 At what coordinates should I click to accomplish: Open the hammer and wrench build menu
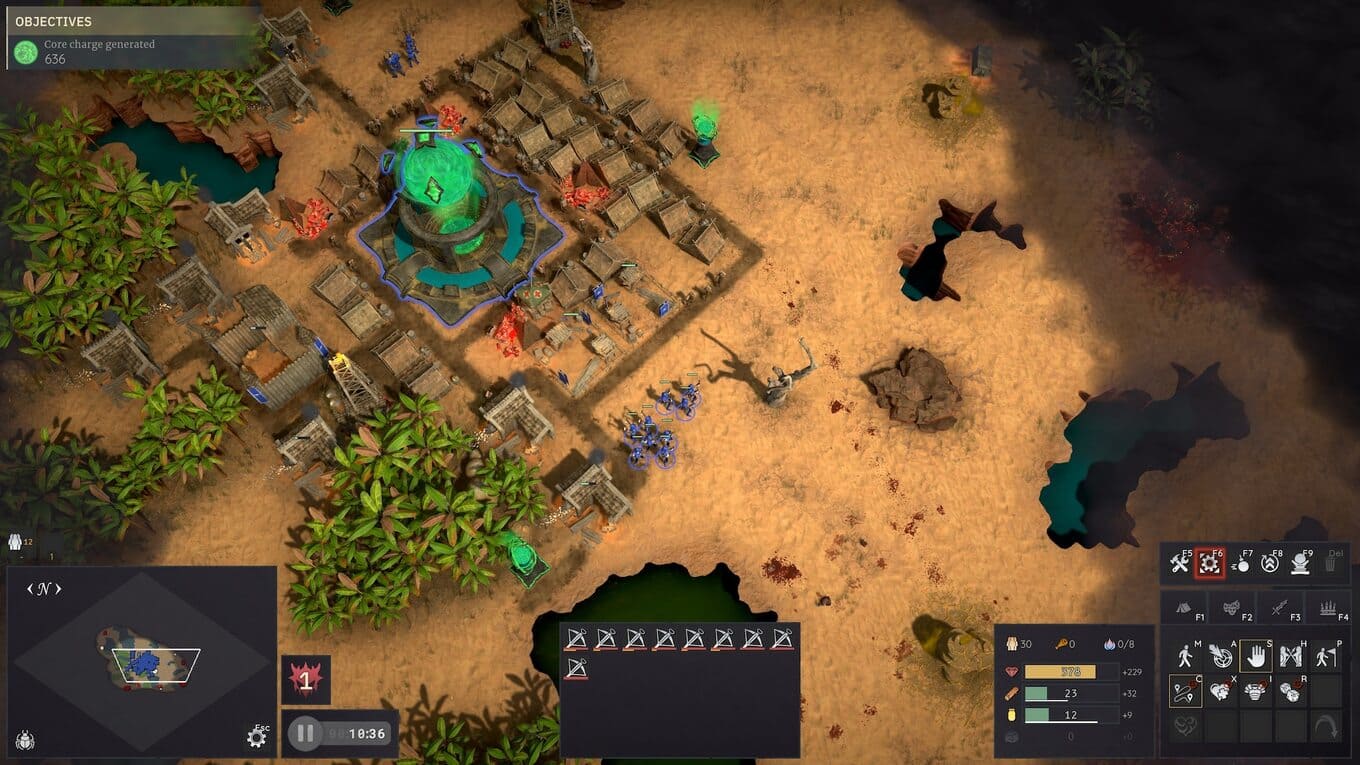point(1180,564)
